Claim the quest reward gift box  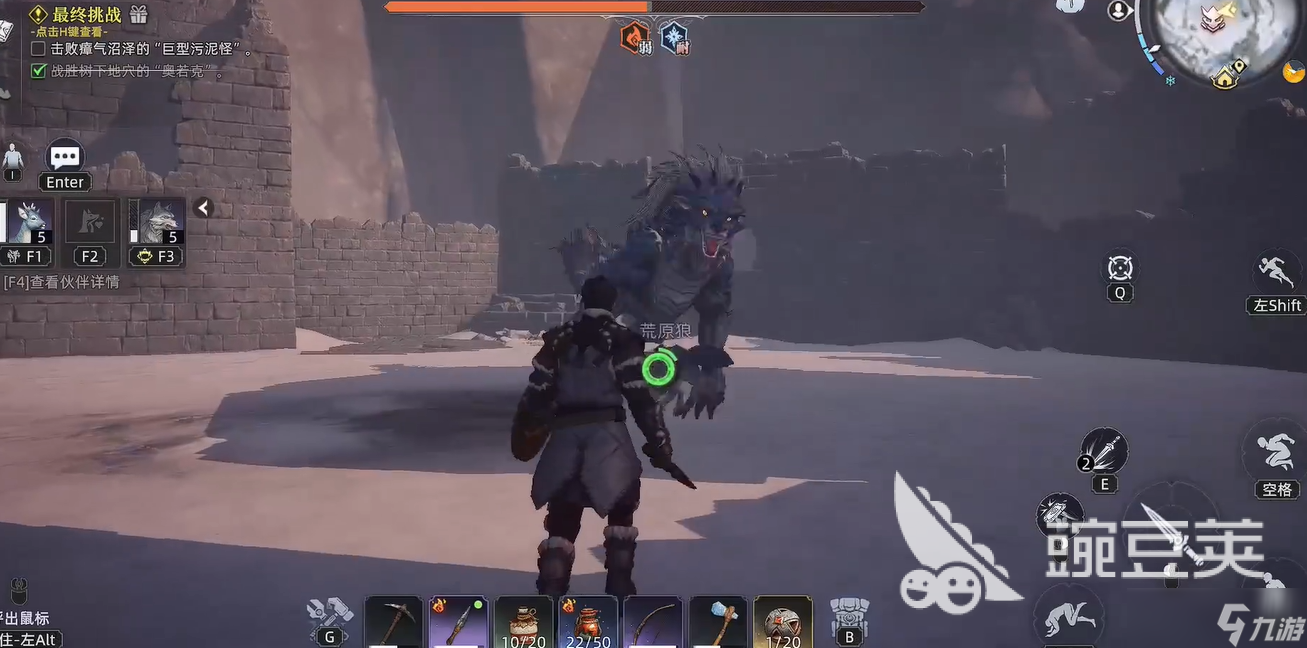point(138,15)
